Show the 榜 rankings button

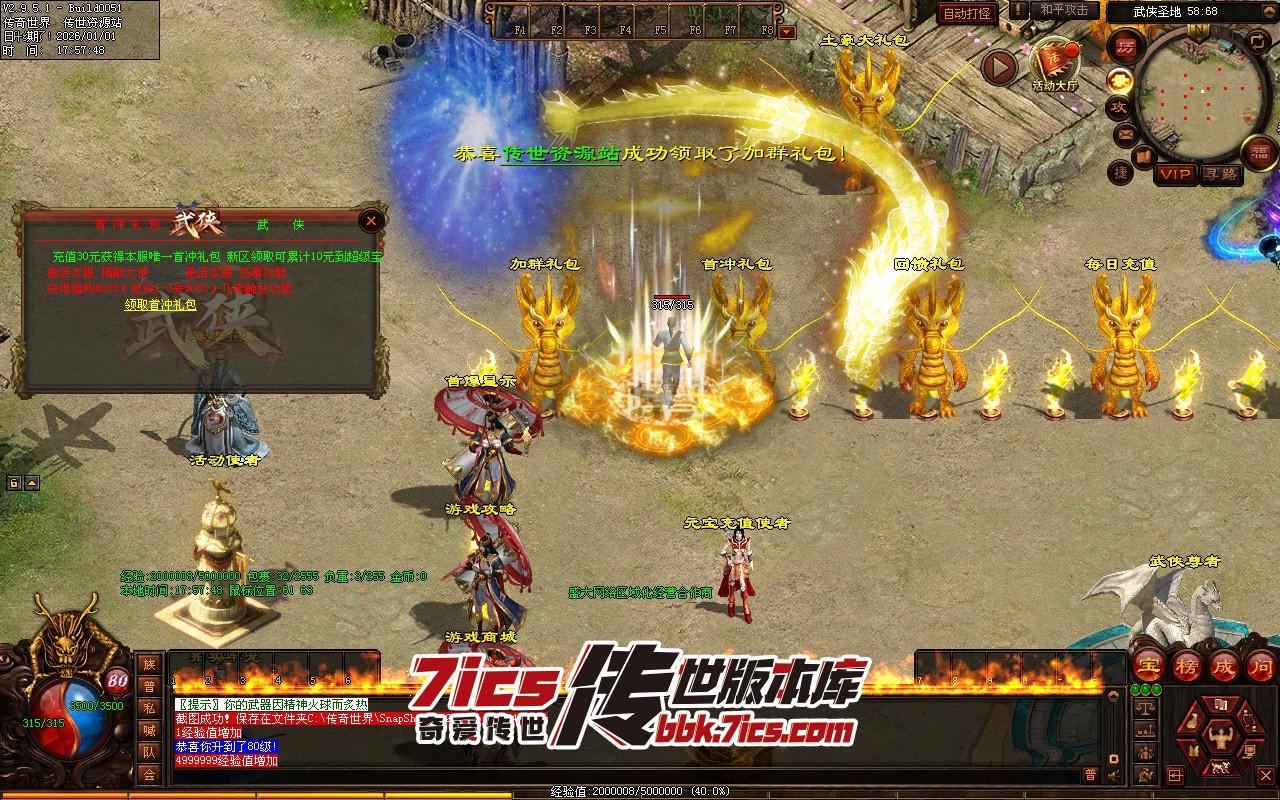click(1187, 666)
